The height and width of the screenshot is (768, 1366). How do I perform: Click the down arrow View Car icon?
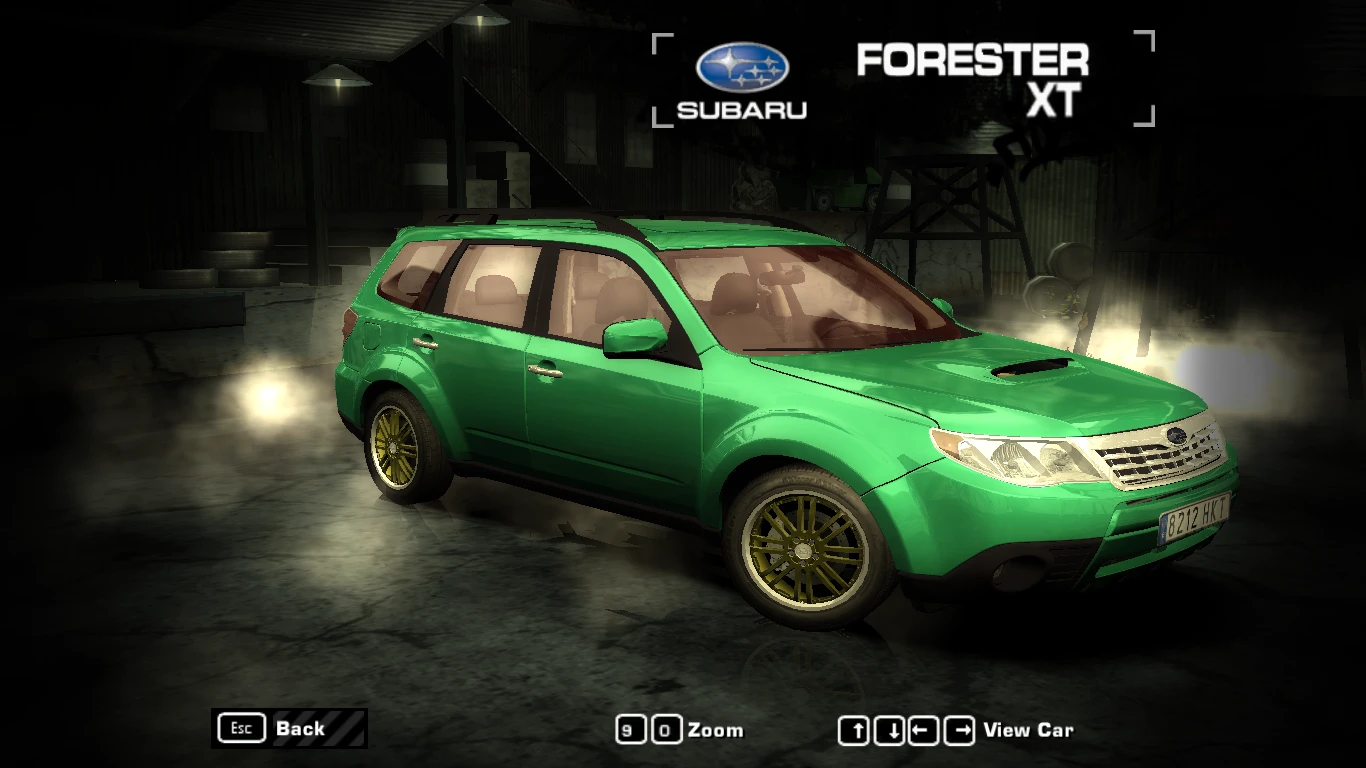pos(887,729)
